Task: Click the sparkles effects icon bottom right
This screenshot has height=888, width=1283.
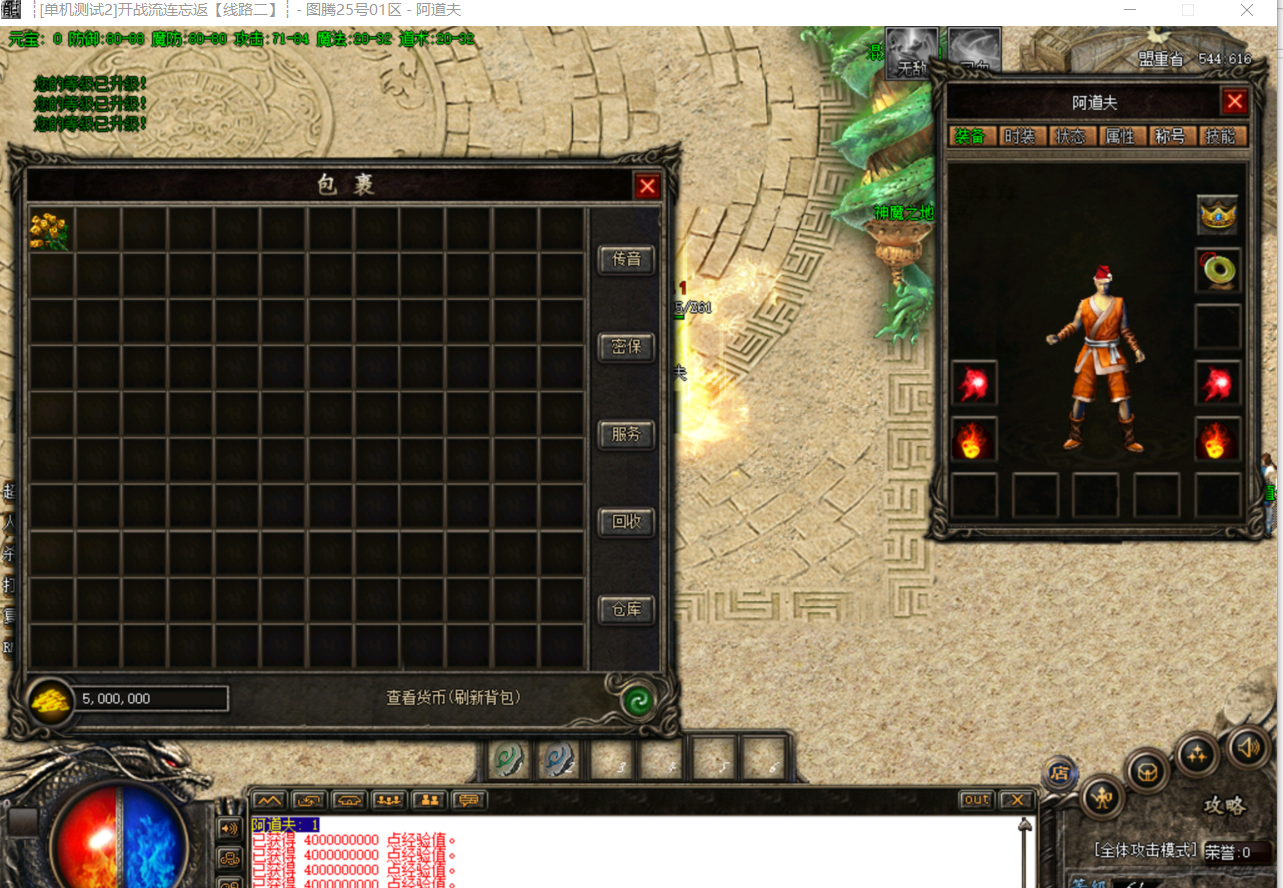Action: (1197, 756)
